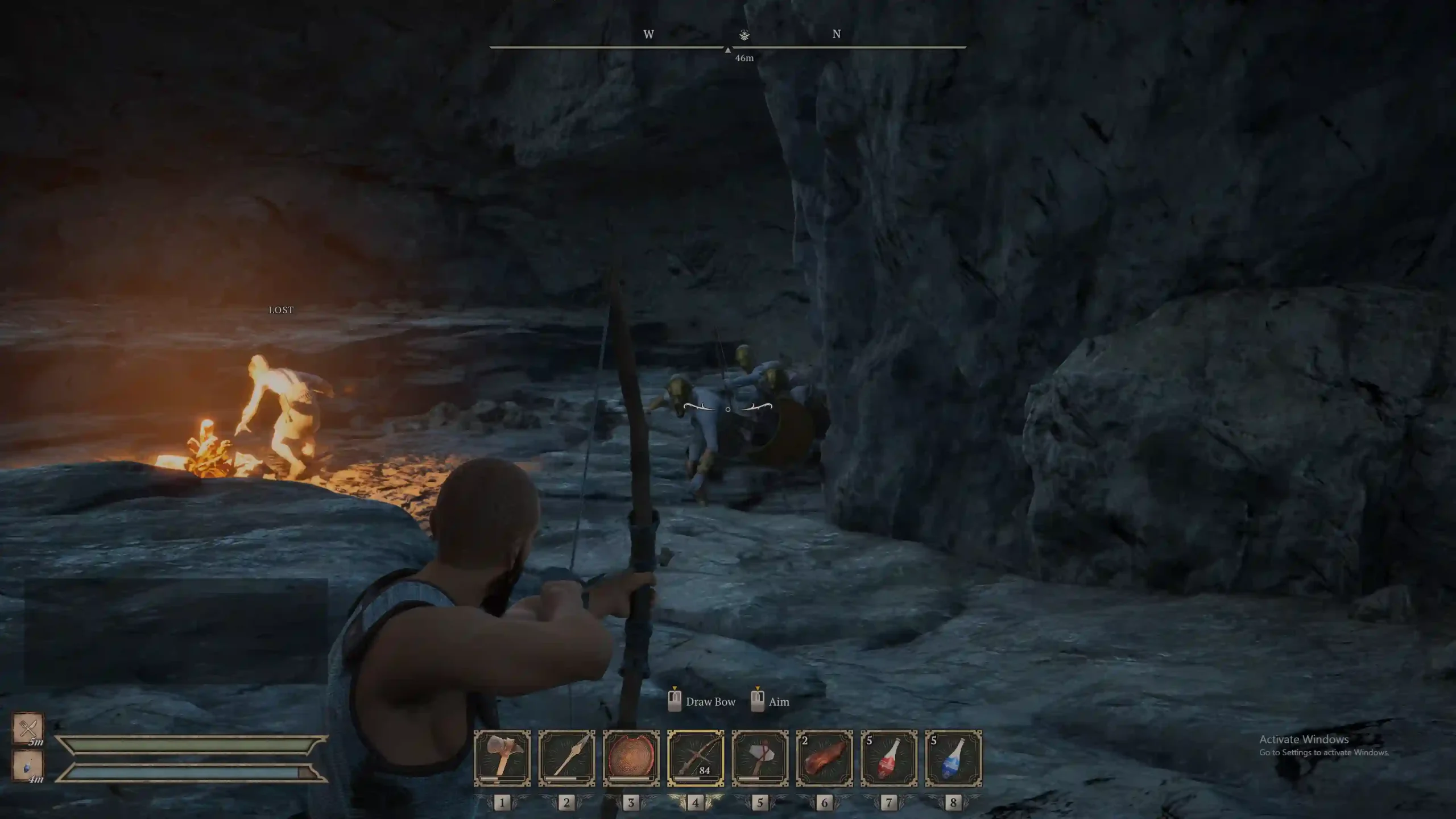Click the objective marker on the compass
Screen dimensions: 1456x819
tap(744, 35)
